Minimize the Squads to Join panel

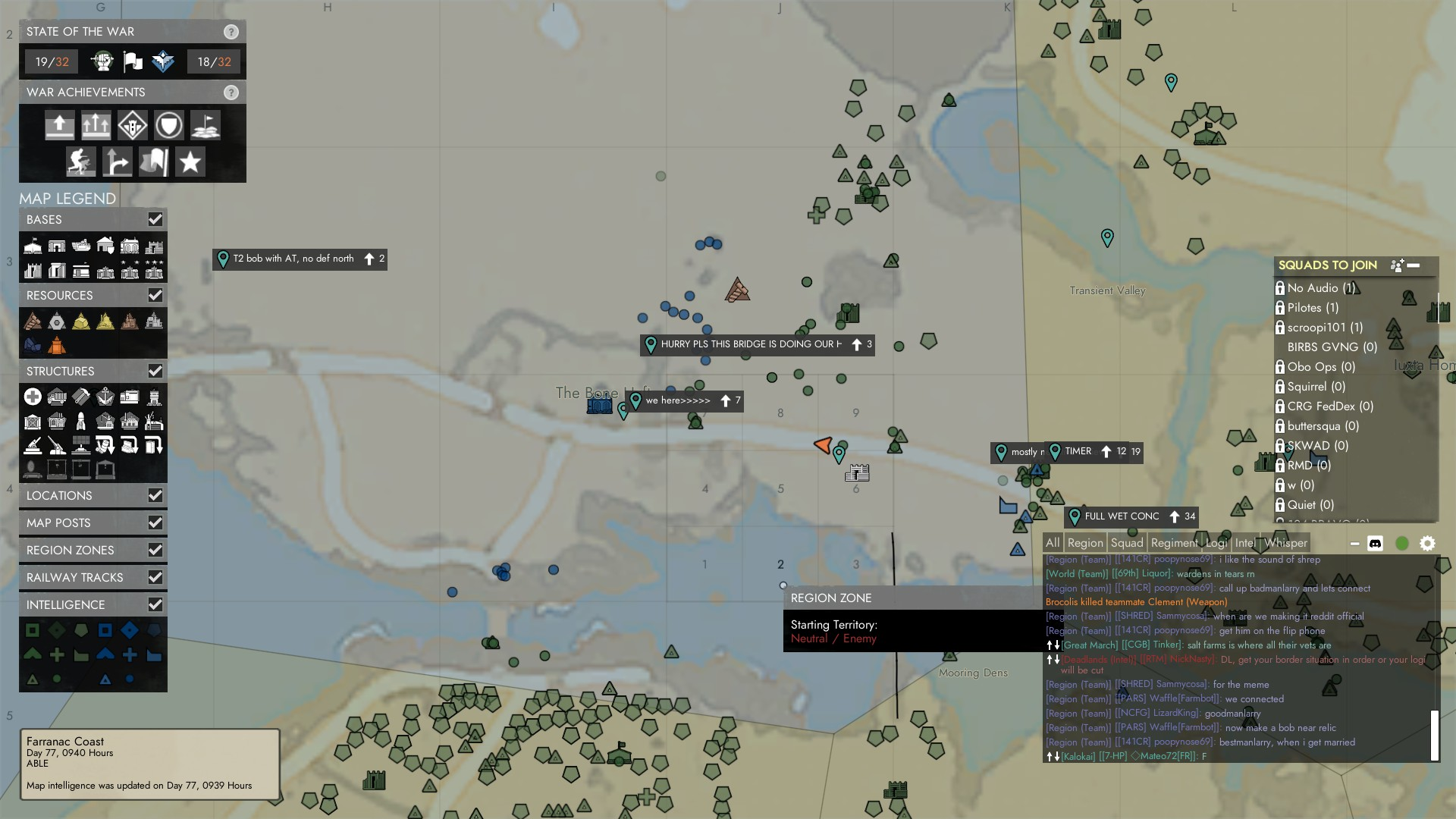point(1414,265)
